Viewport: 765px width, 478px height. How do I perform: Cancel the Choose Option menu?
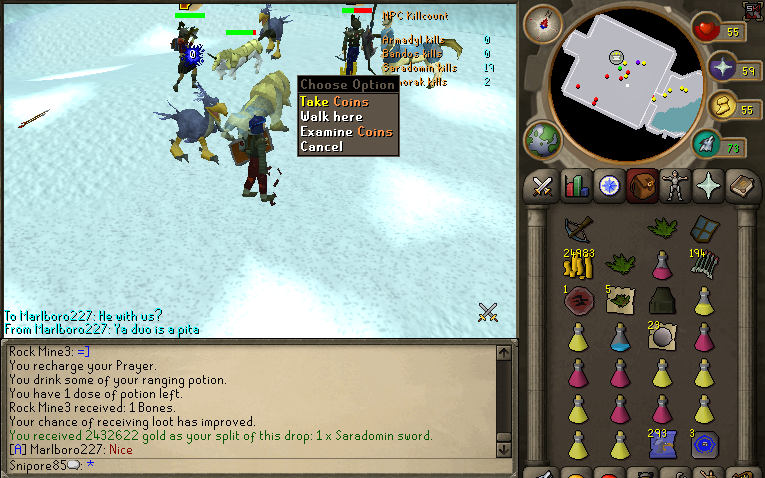320,147
